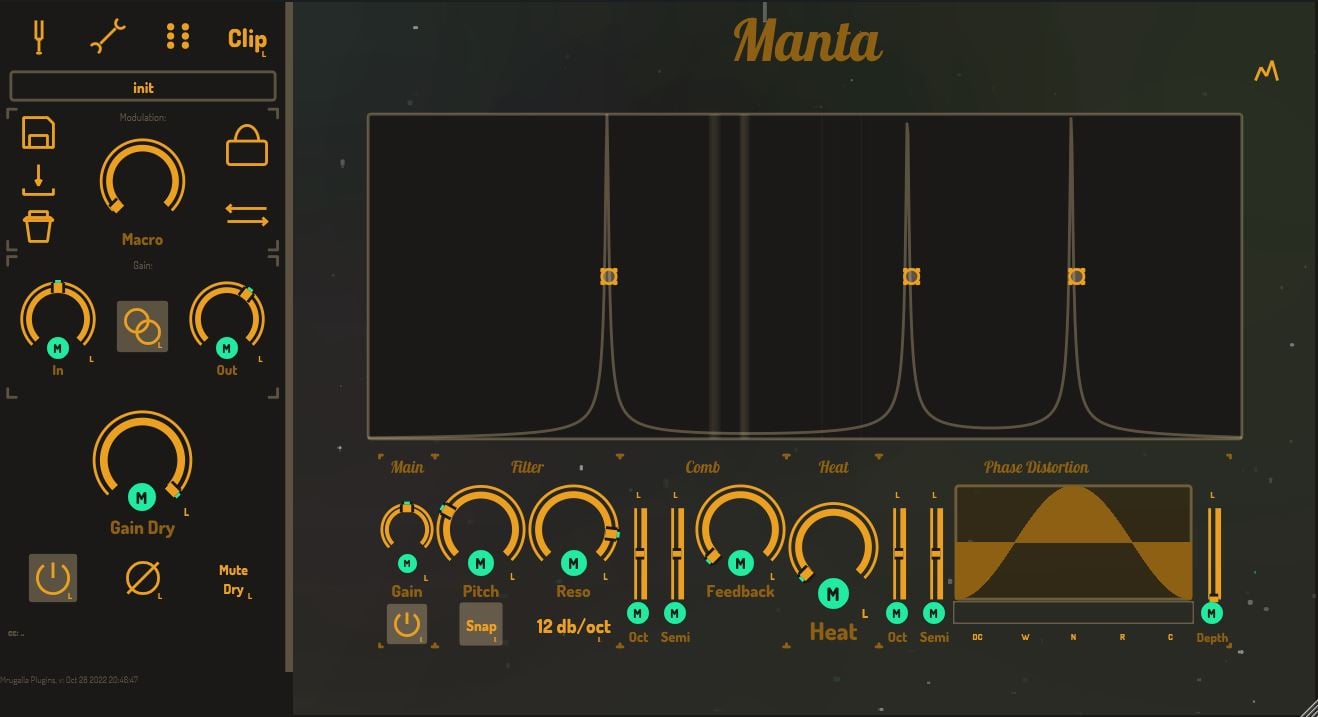Click the Reso filter knob
The image size is (1318, 717).
573,529
